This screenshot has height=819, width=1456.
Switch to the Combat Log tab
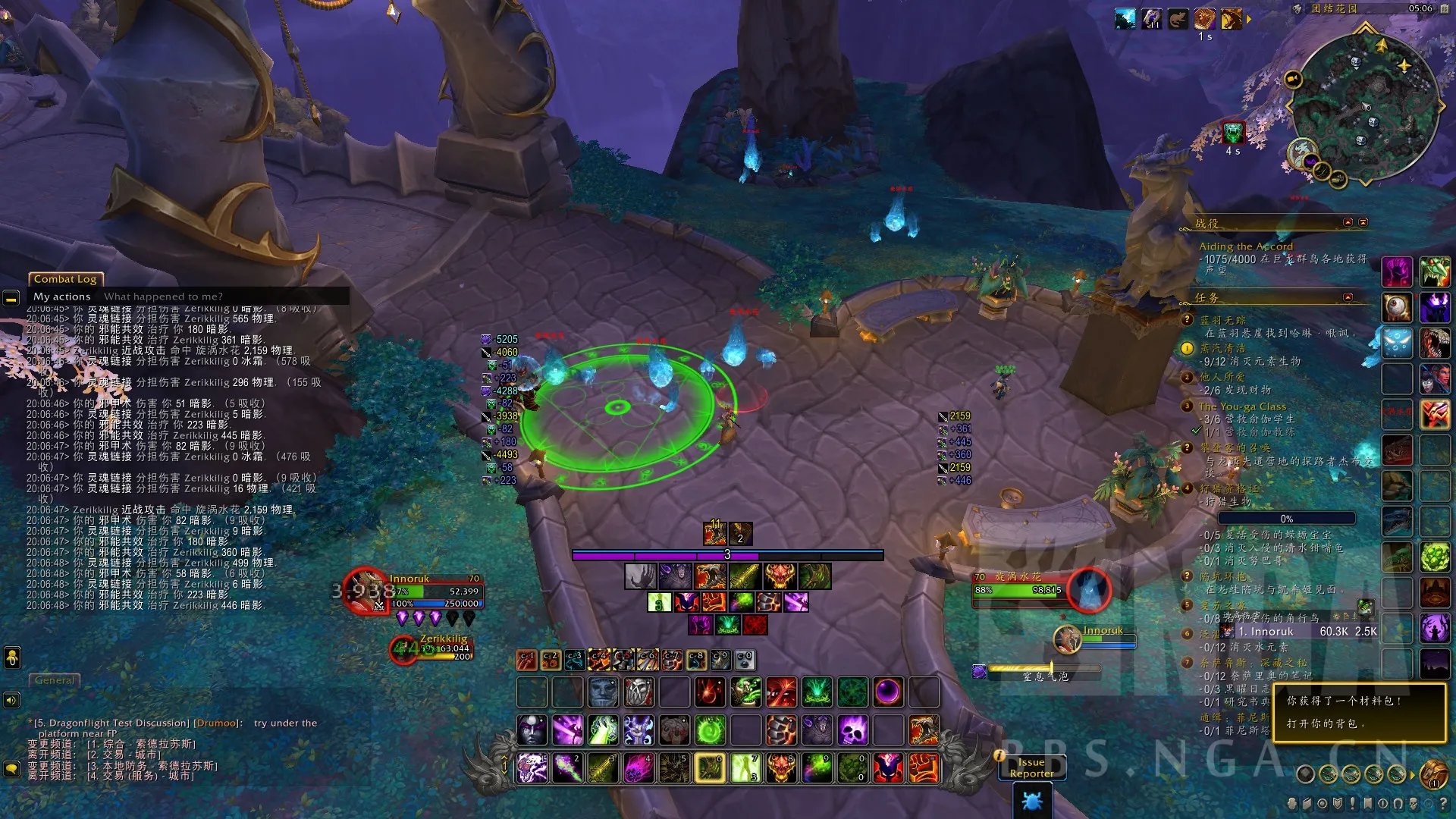click(x=65, y=279)
